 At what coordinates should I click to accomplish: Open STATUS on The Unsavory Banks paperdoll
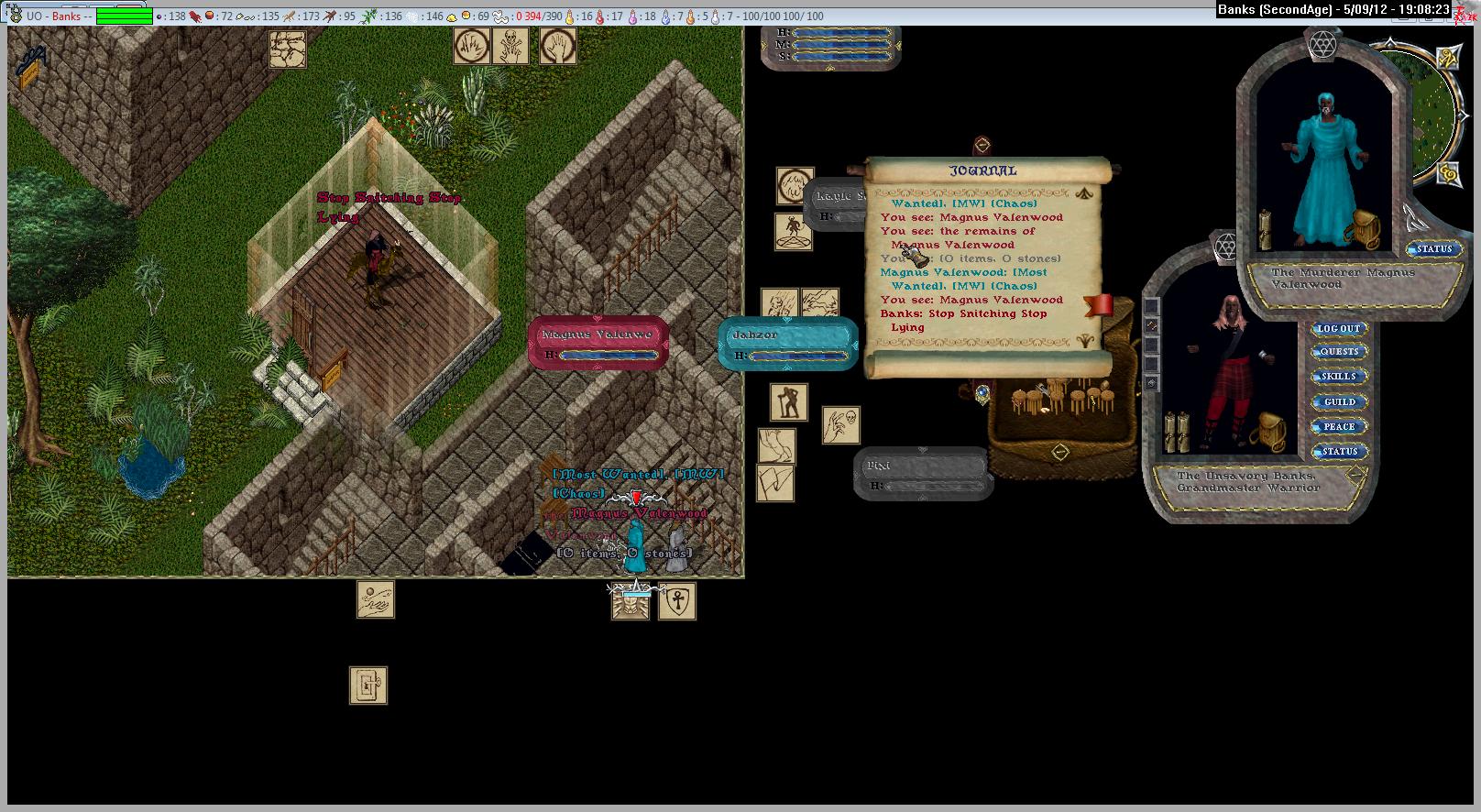pos(1339,452)
